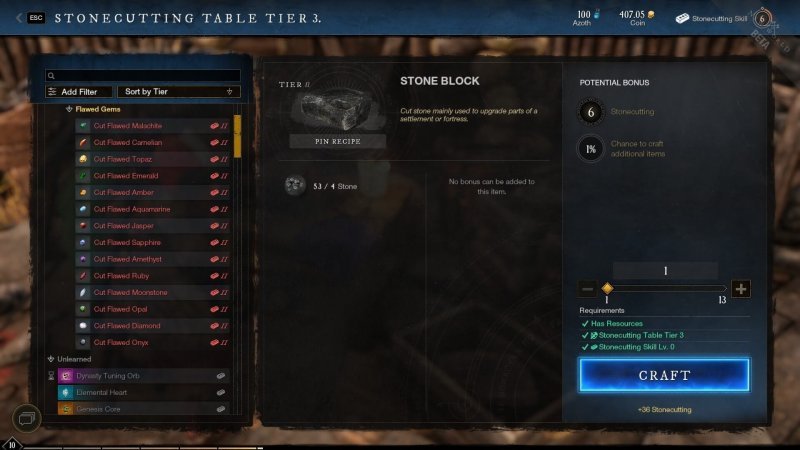Choose Cut Flawed Emerald recipe

coord(125,176)
